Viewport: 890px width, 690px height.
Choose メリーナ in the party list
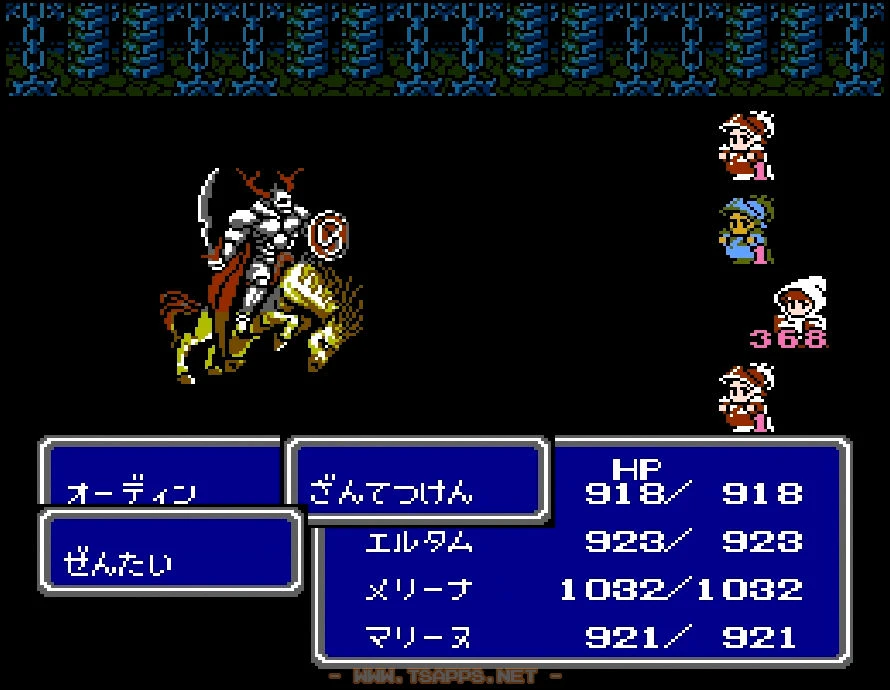[418, 589]
